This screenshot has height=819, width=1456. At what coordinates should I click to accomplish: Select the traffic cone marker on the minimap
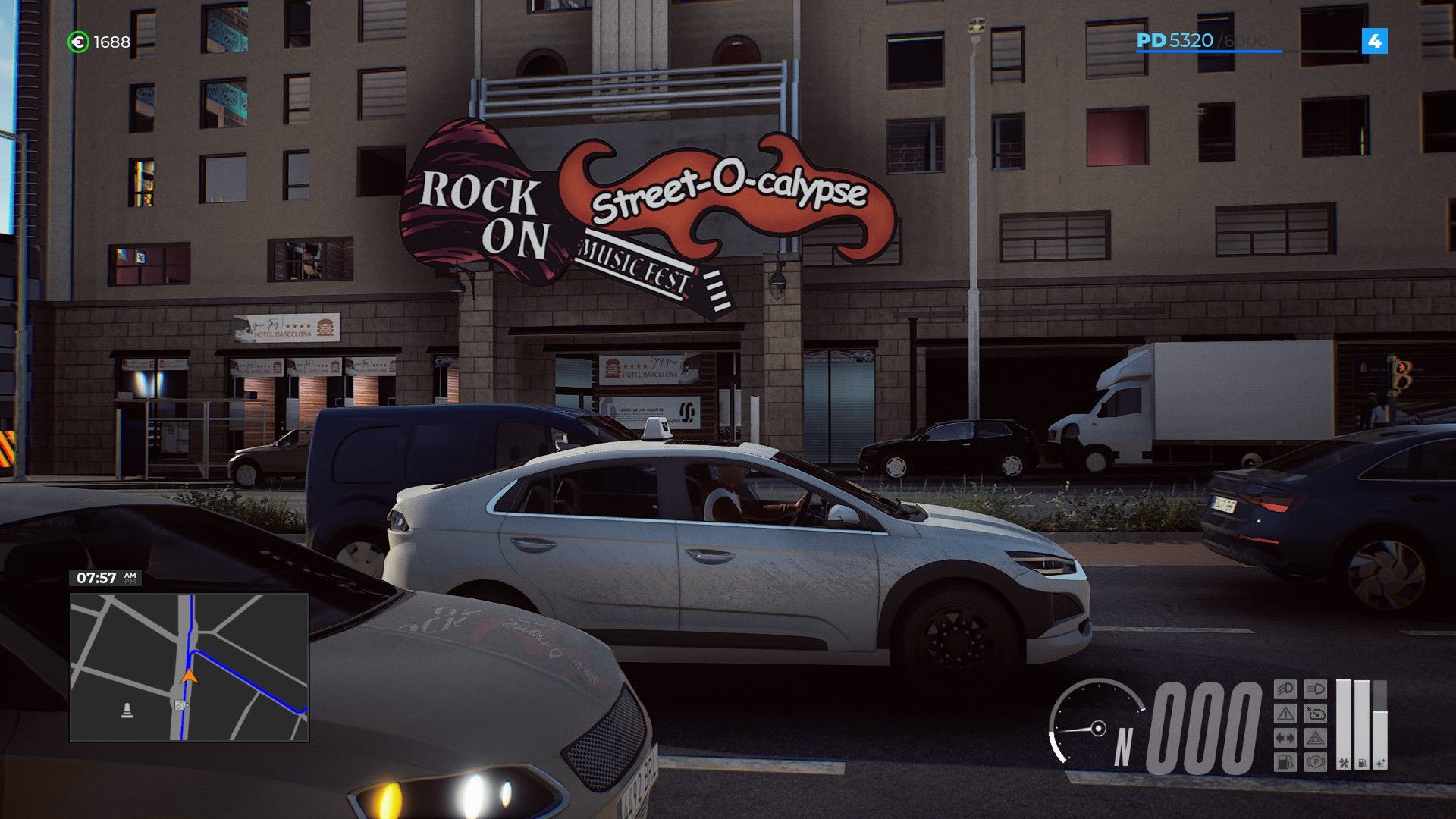127,711
